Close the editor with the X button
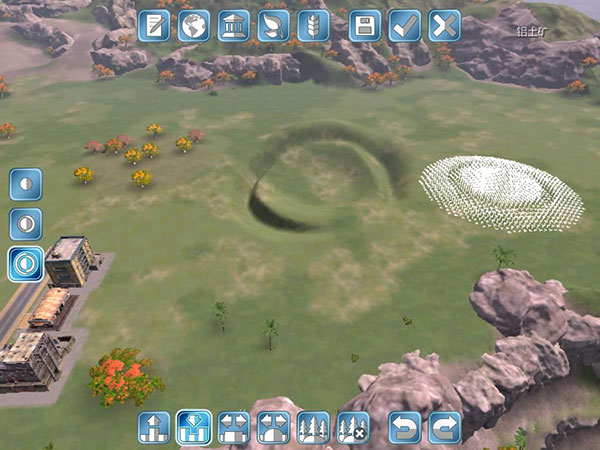600x450 pixels. click(x=444, y=25)
